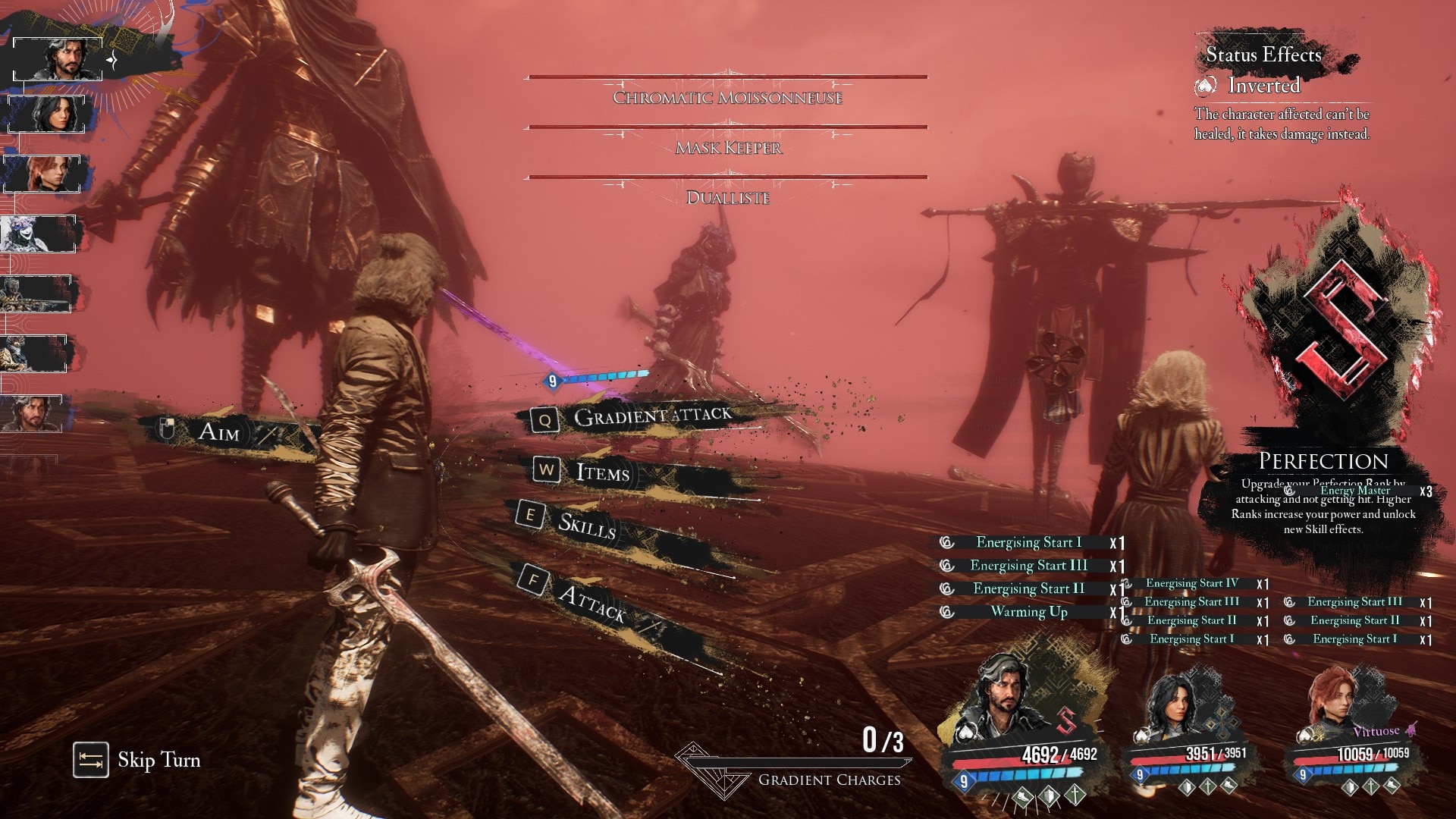Image resolution: width=1456 pixels, height=819 pixels.
Task: Target the Mask Keeper enemy bar
Action: (x=728, y=147)
